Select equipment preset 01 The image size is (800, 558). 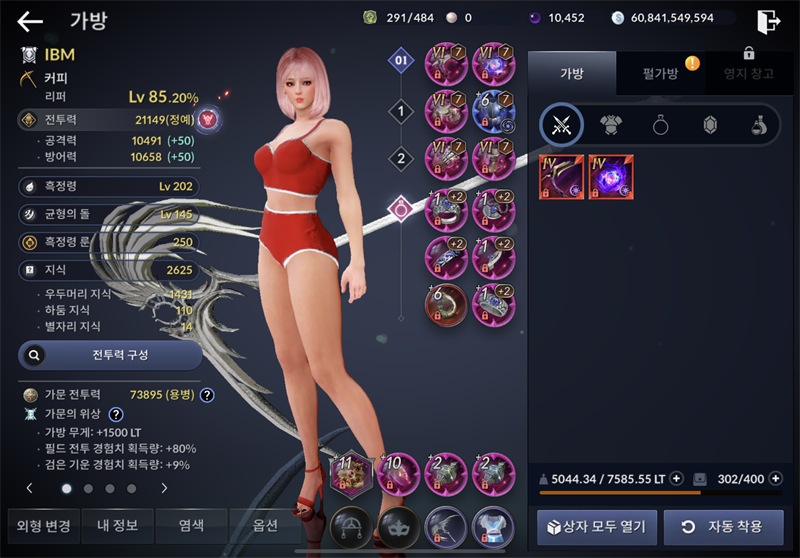[x=401, y=61]
